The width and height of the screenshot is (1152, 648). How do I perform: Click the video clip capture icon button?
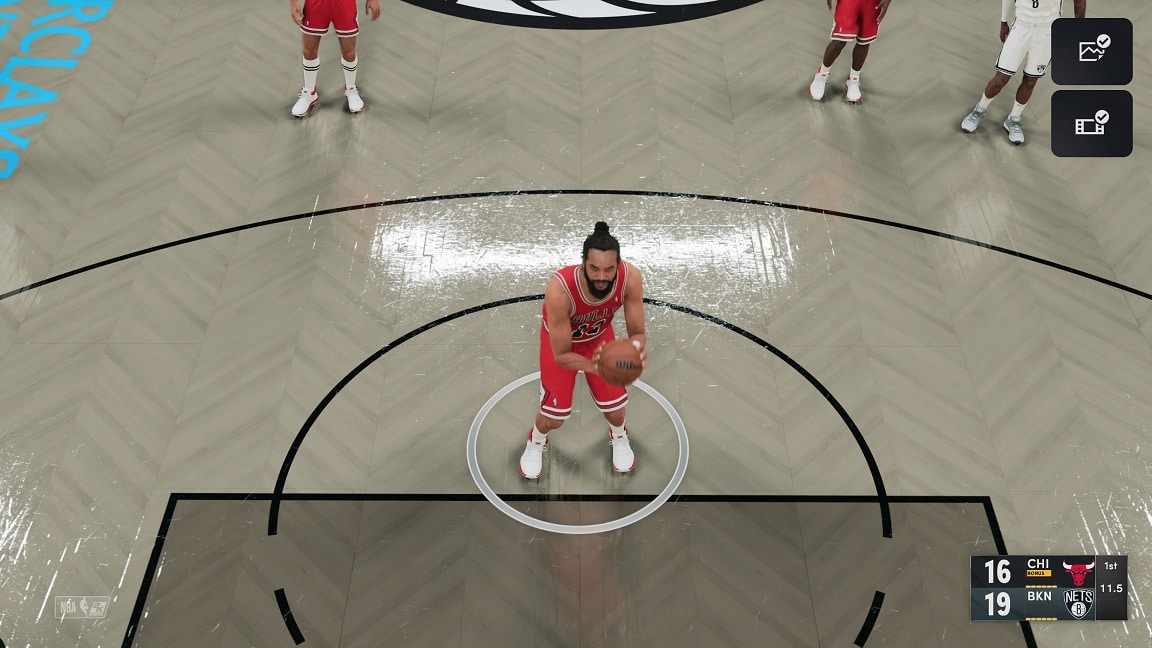tap(1091, 124)
